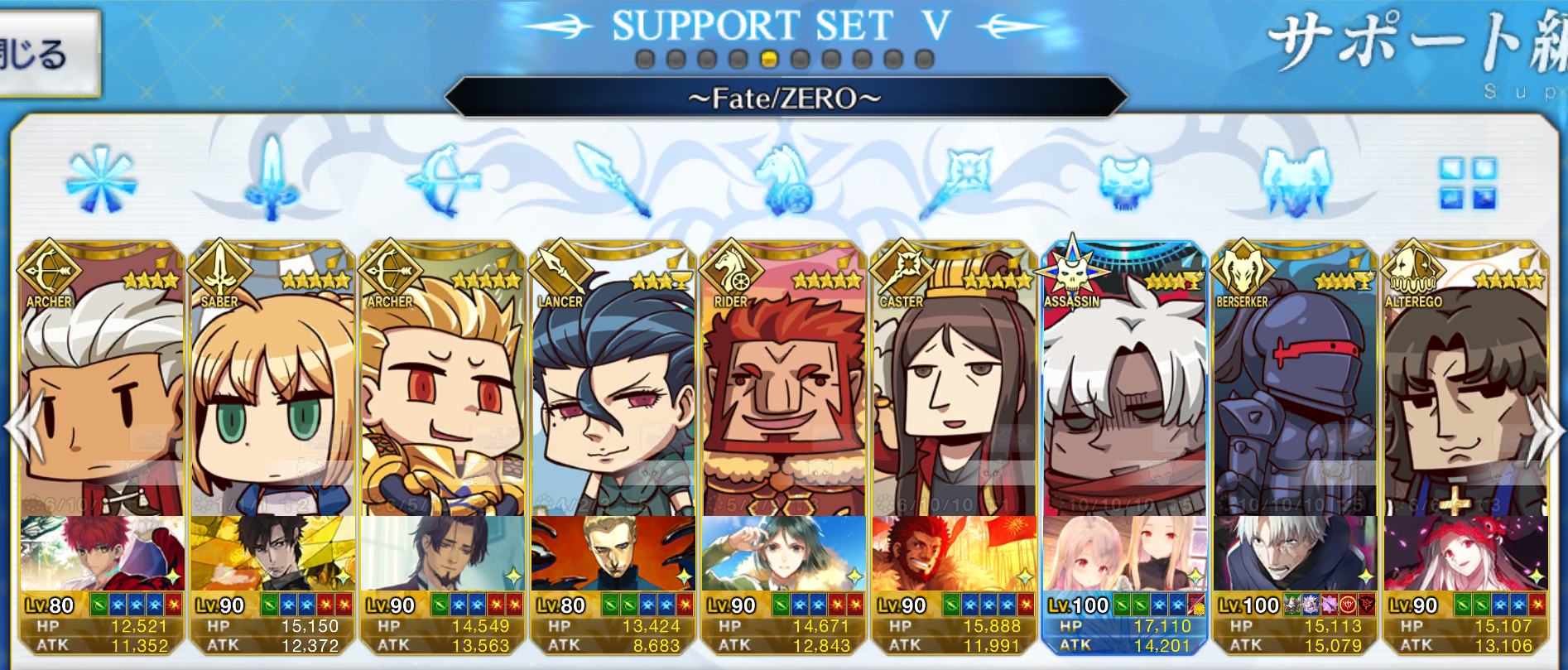This screenshot has width=1568, height=670.
Task: Select the Saber class filter icon
Action: pos(271,181)
